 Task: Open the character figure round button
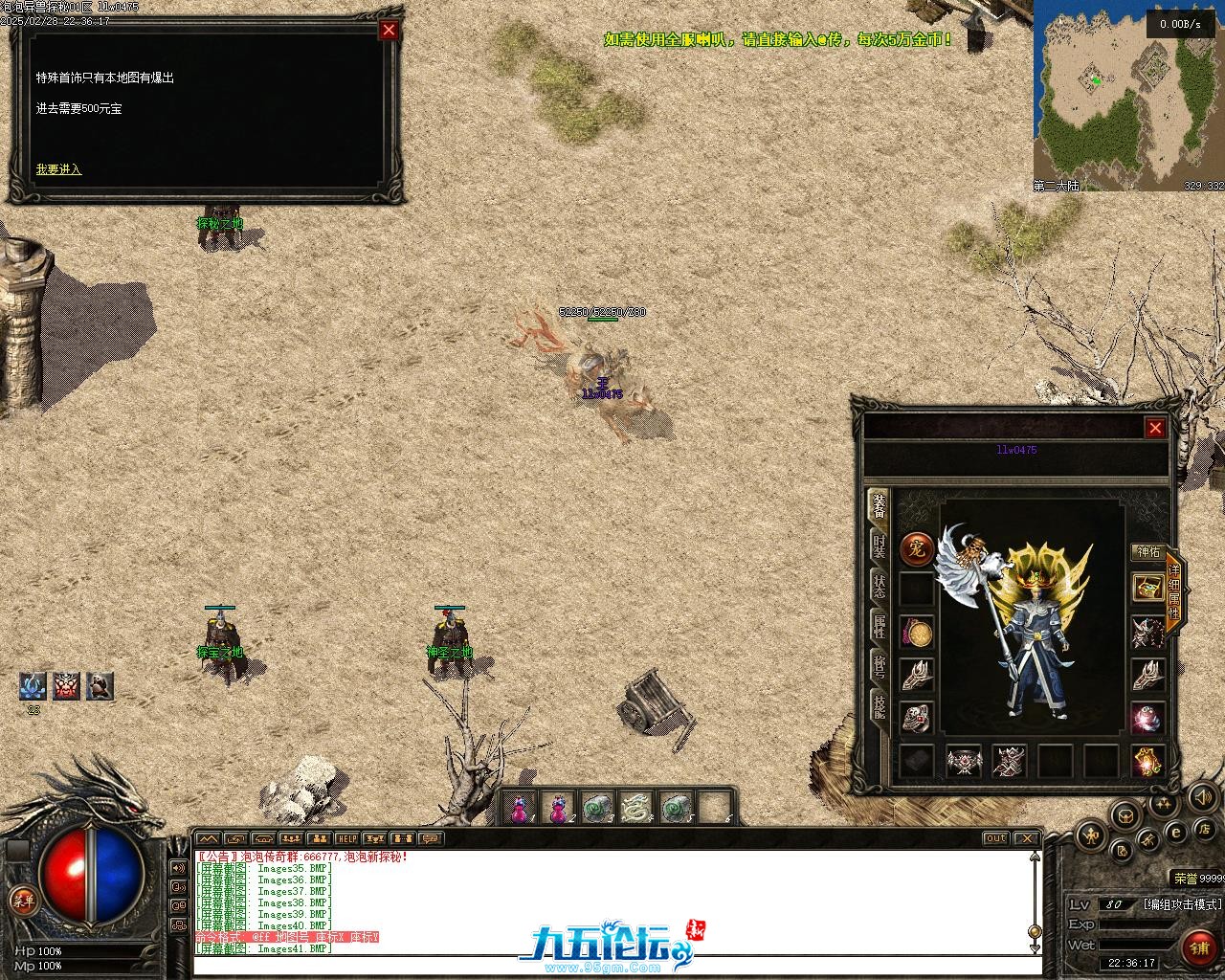(x=1090, y=836)
